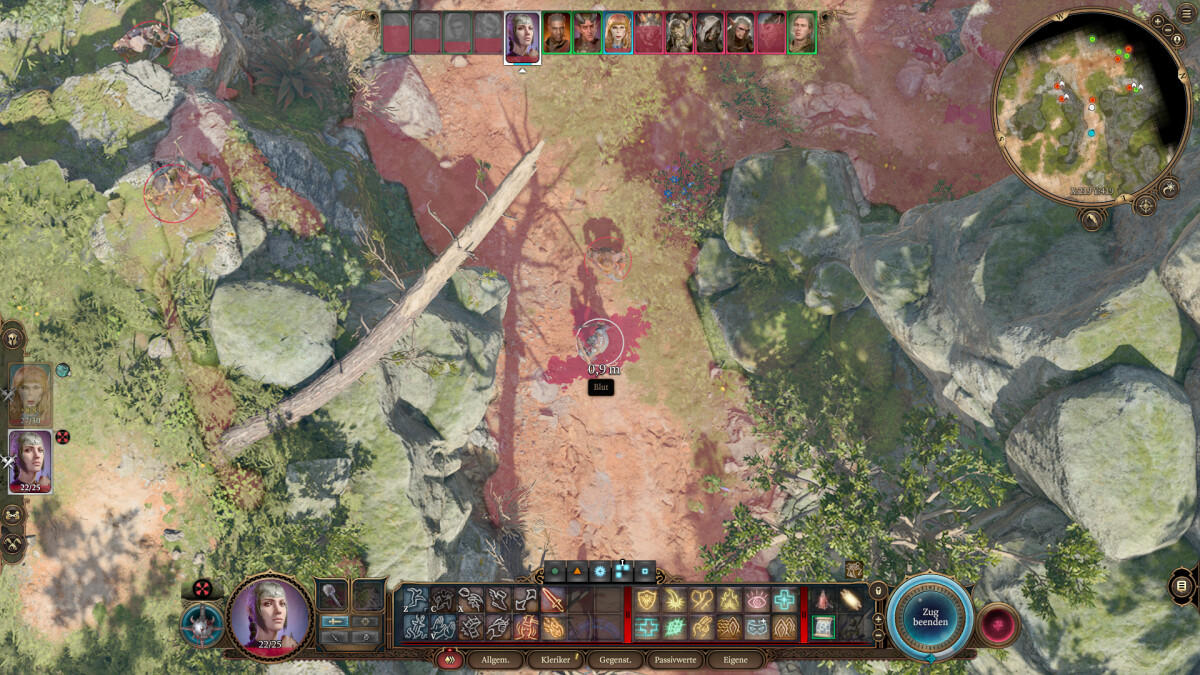Select the red-haired party member portrait

coord(30,395)
